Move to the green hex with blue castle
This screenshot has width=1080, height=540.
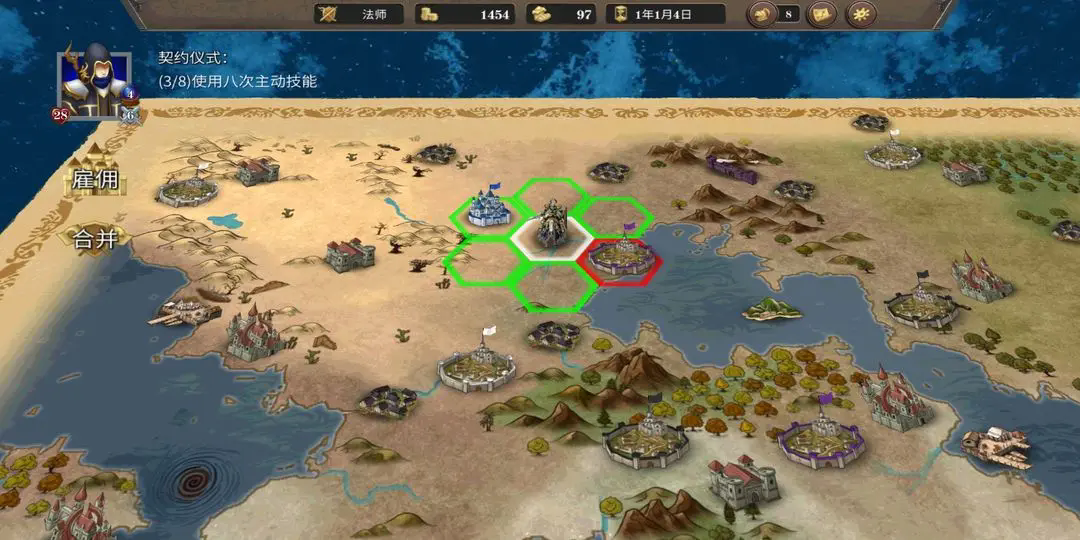pos(488,209)
